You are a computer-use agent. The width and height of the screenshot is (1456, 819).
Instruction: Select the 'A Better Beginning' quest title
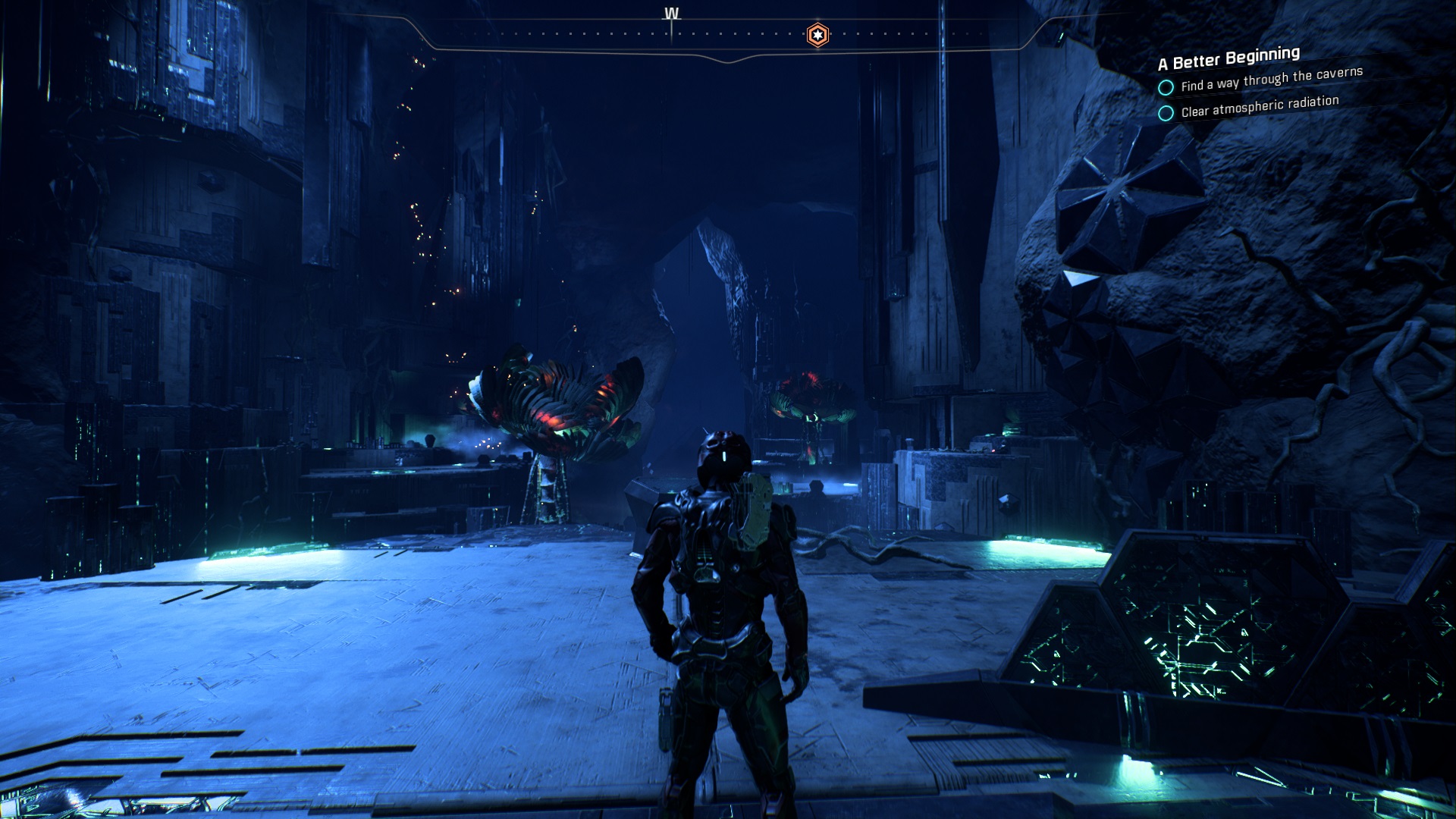point(1228,58)
